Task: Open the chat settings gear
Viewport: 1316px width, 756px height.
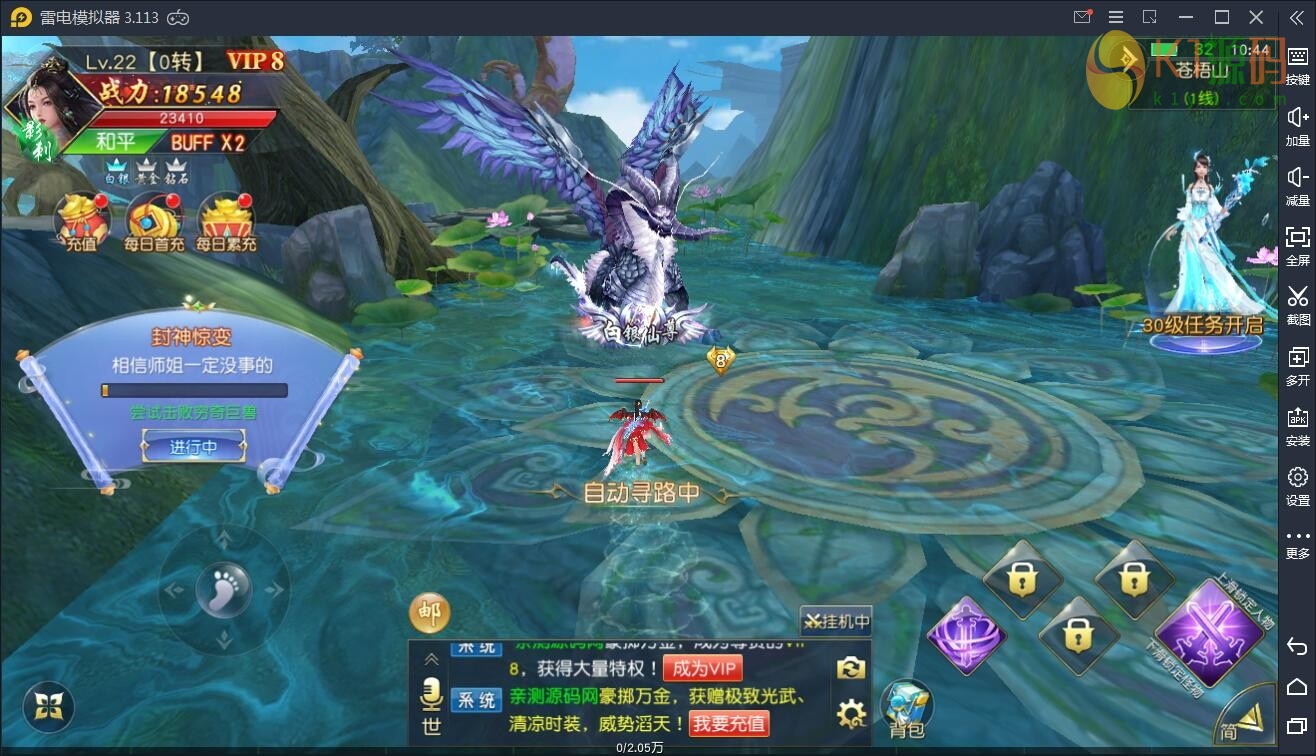Action: tap(851, 713)
